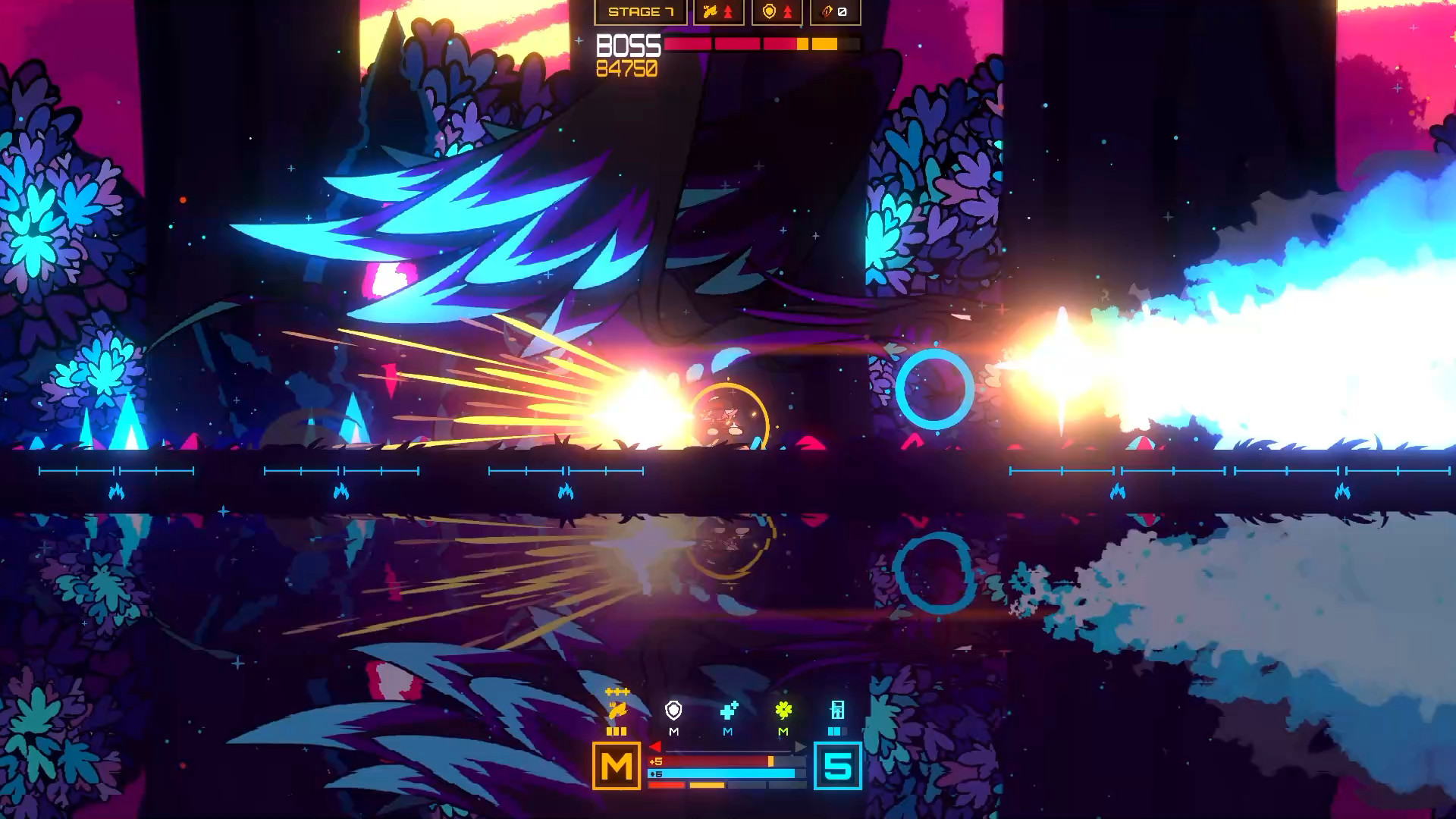Open the STAGE 7 panel

point(641,13)
